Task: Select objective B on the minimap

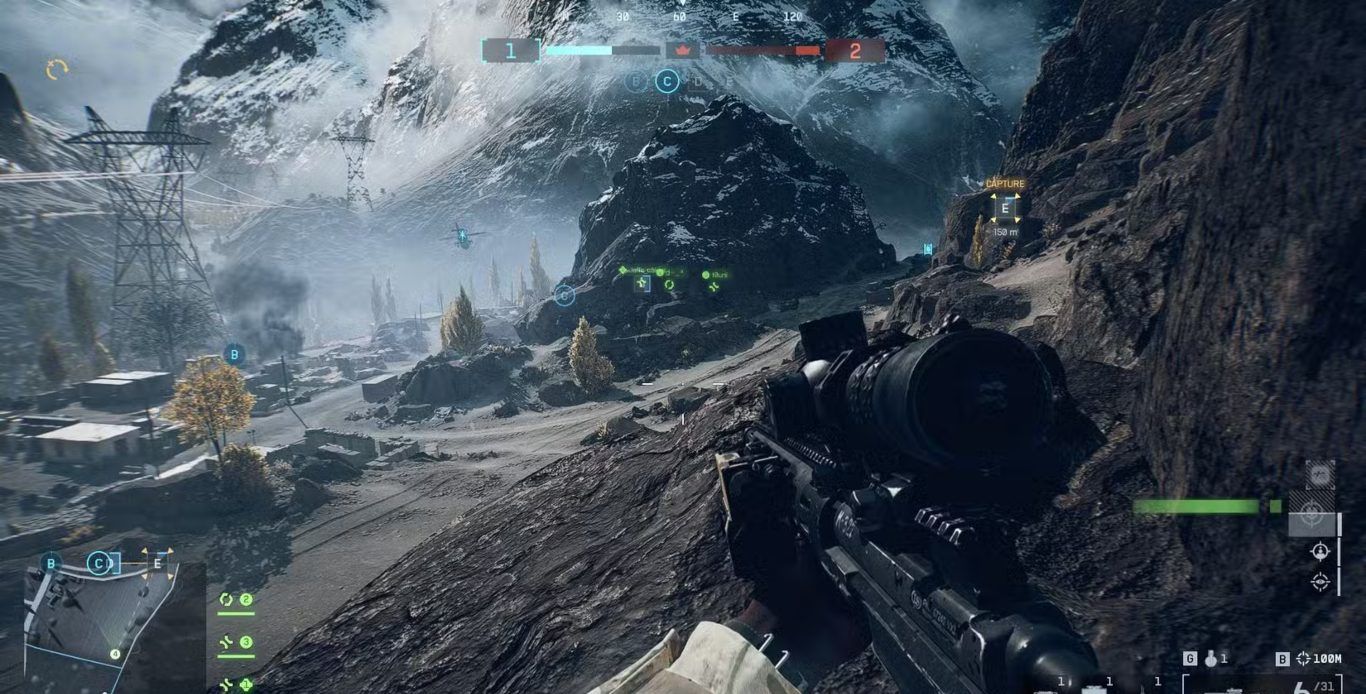Action: point(51,564)
